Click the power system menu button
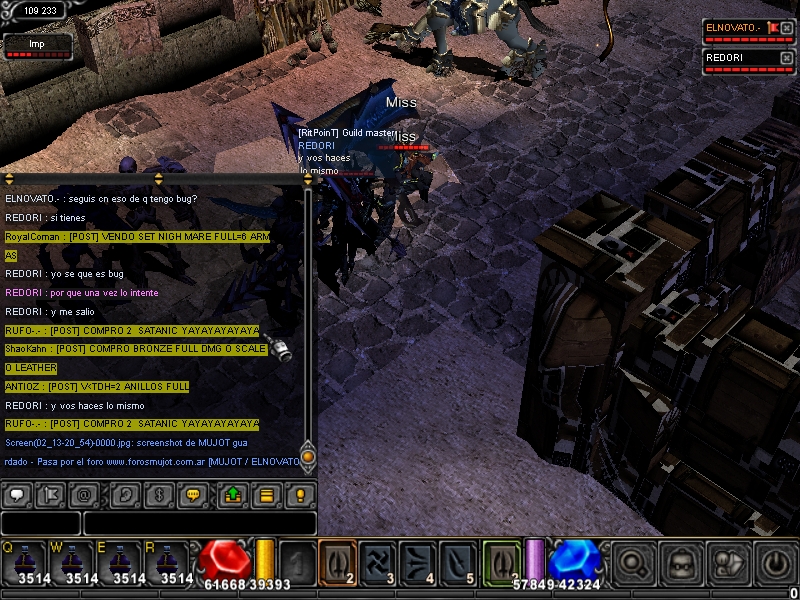The image size is (800, 600). [x=775, y=564]
